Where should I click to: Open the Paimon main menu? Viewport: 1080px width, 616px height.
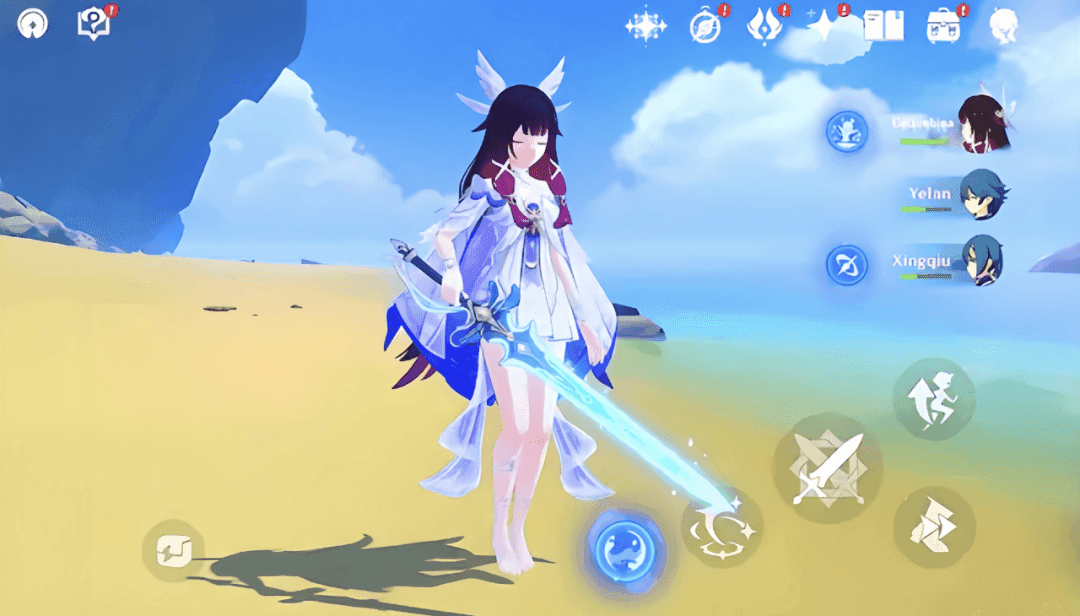click(x=33, y=24)
